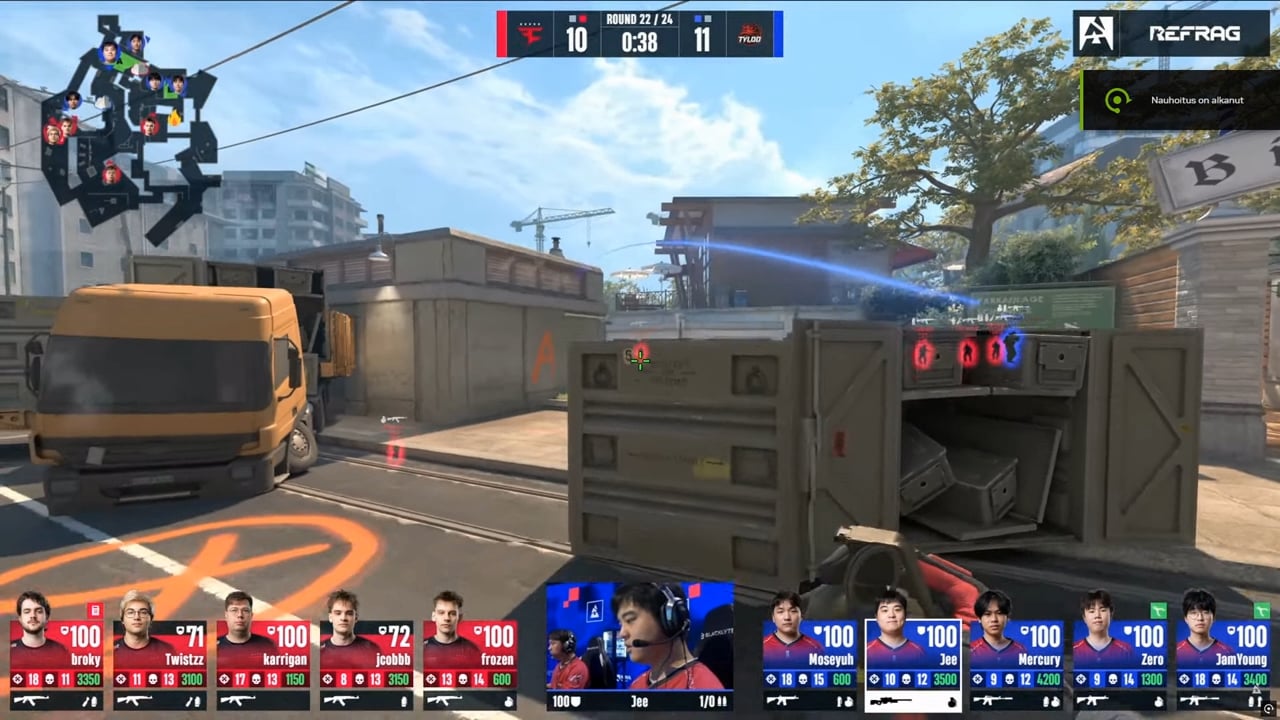
Task: Click Jee's highlighted player card
Action: (913, 655)
